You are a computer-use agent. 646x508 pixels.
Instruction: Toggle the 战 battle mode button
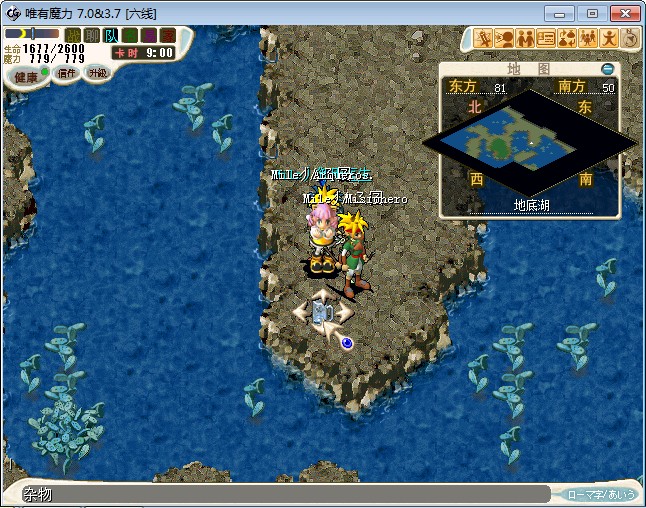click(x=73, y=35)
